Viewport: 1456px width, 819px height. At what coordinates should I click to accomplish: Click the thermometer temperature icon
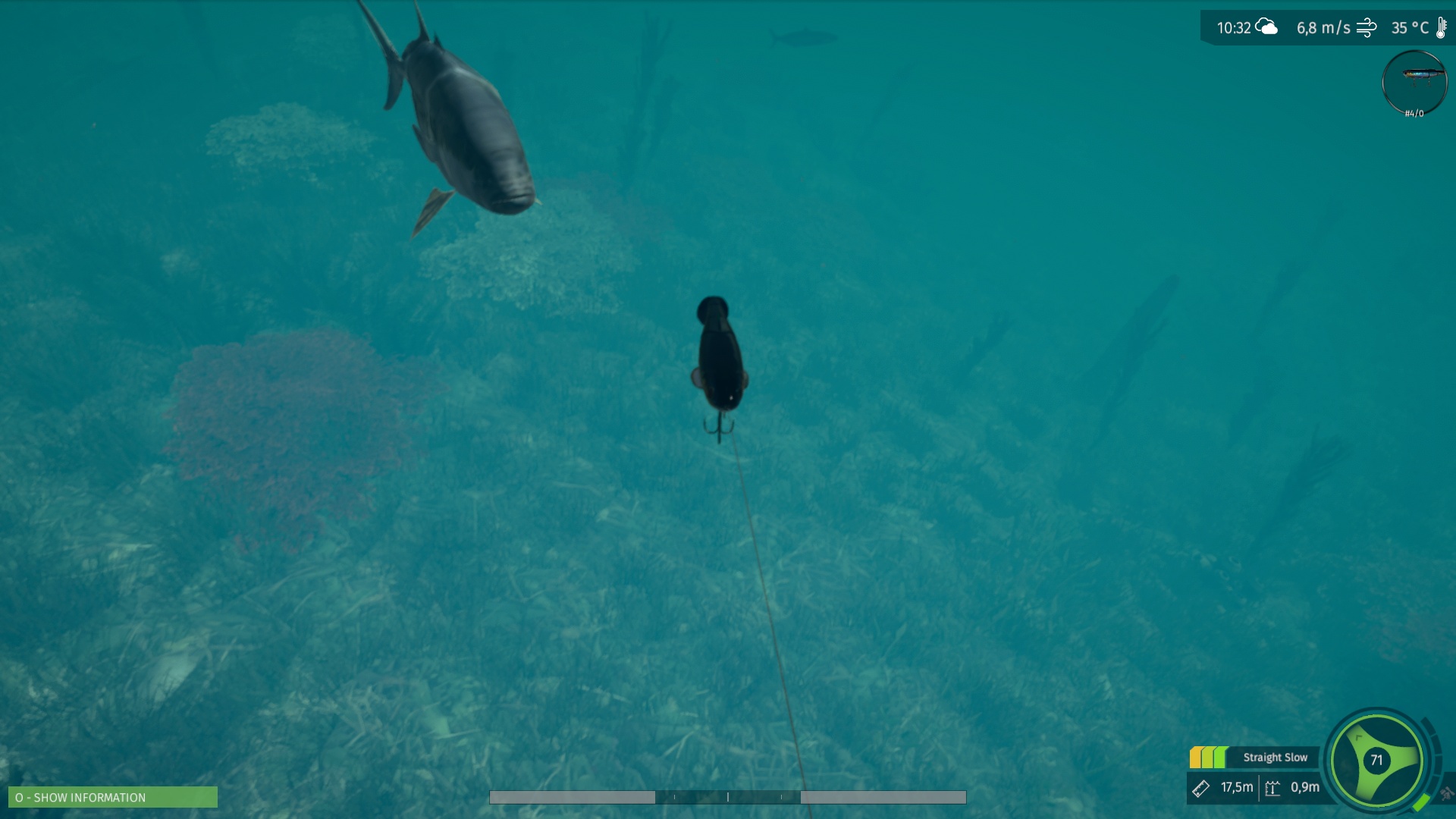pos(1440,27)
